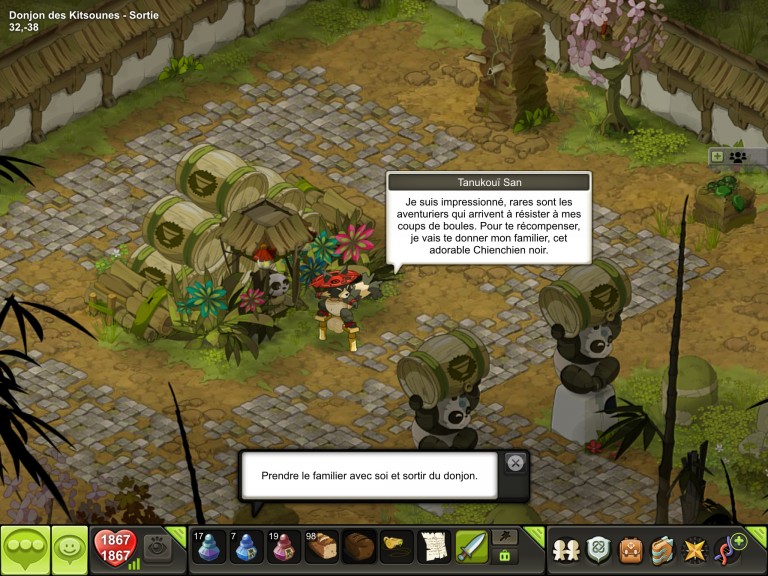Viewport: 768px width, 576px height.
Task: Select the golden whistle item slot
Action: pyautogui.click(x=397, y=548)
